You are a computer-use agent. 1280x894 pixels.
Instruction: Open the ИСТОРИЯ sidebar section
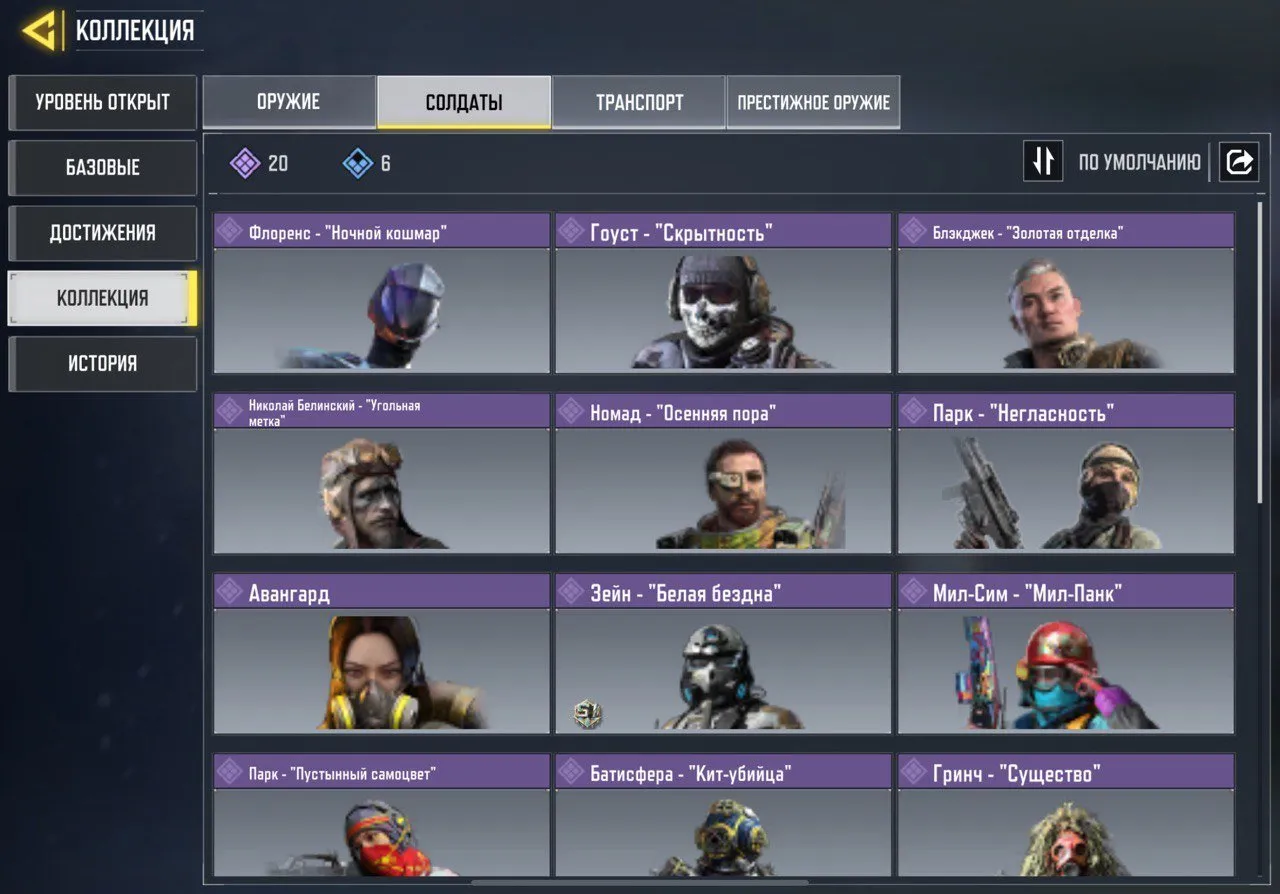[x=102, y=363]
